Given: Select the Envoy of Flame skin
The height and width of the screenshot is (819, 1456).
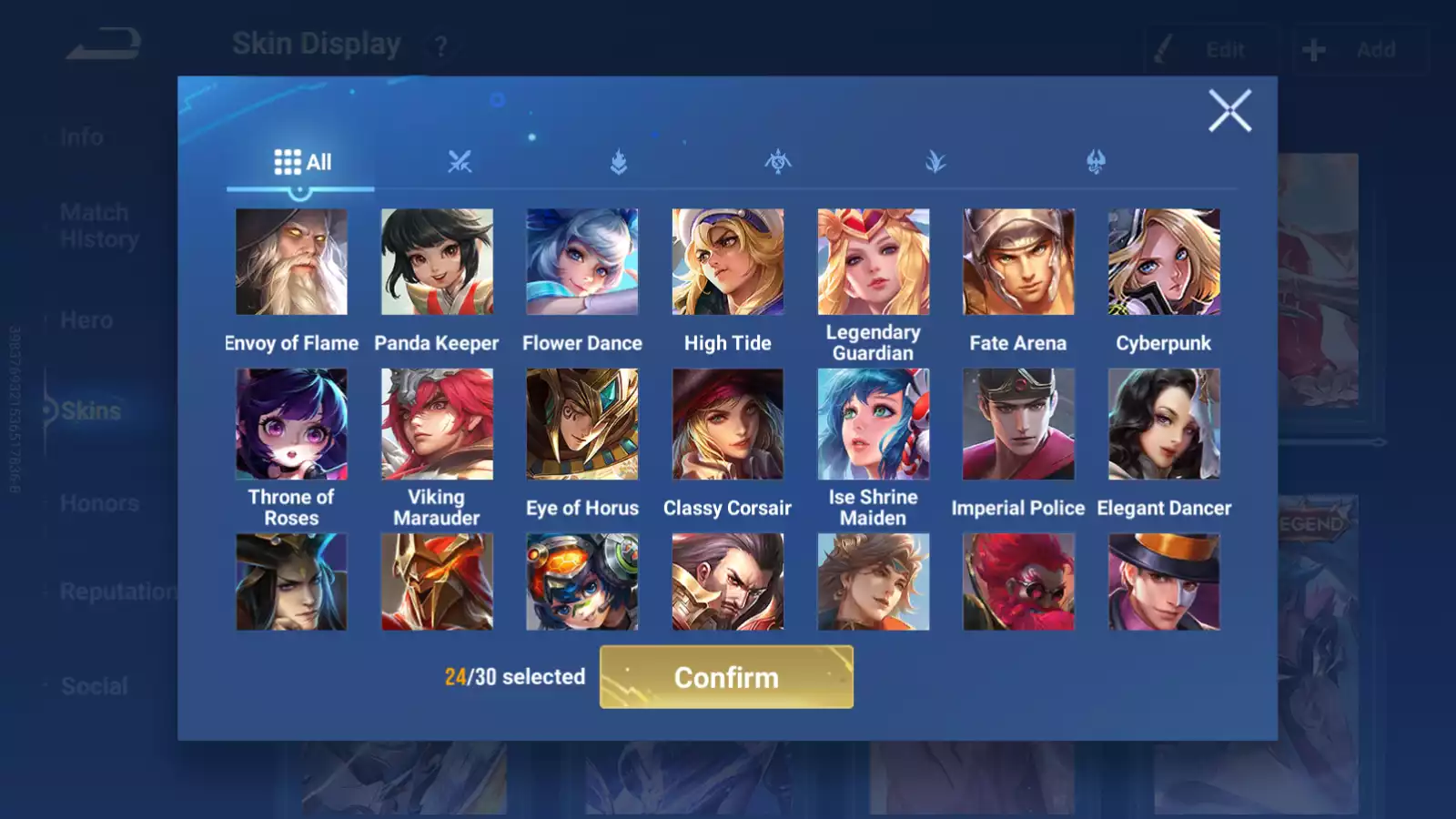Looking at the screenshot, I should (x=291, y=262).
